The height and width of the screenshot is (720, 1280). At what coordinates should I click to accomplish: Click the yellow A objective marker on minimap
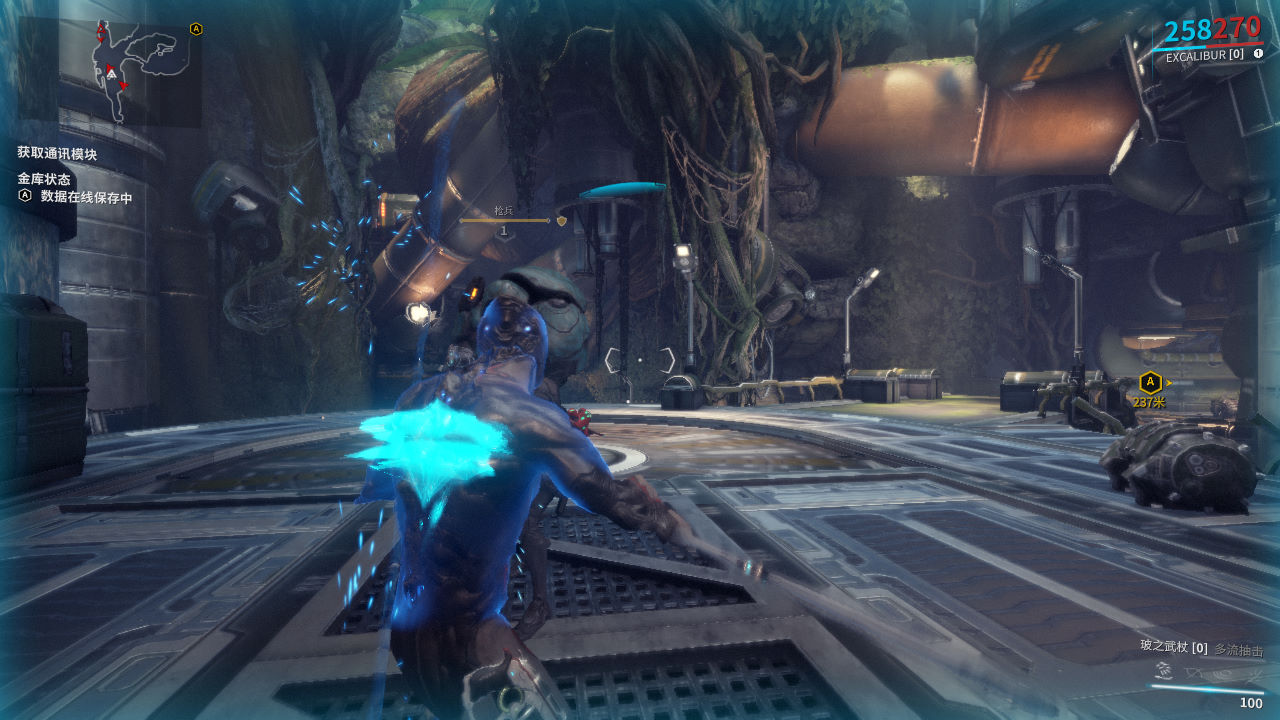pyautogui.click(x=196, y=29)
